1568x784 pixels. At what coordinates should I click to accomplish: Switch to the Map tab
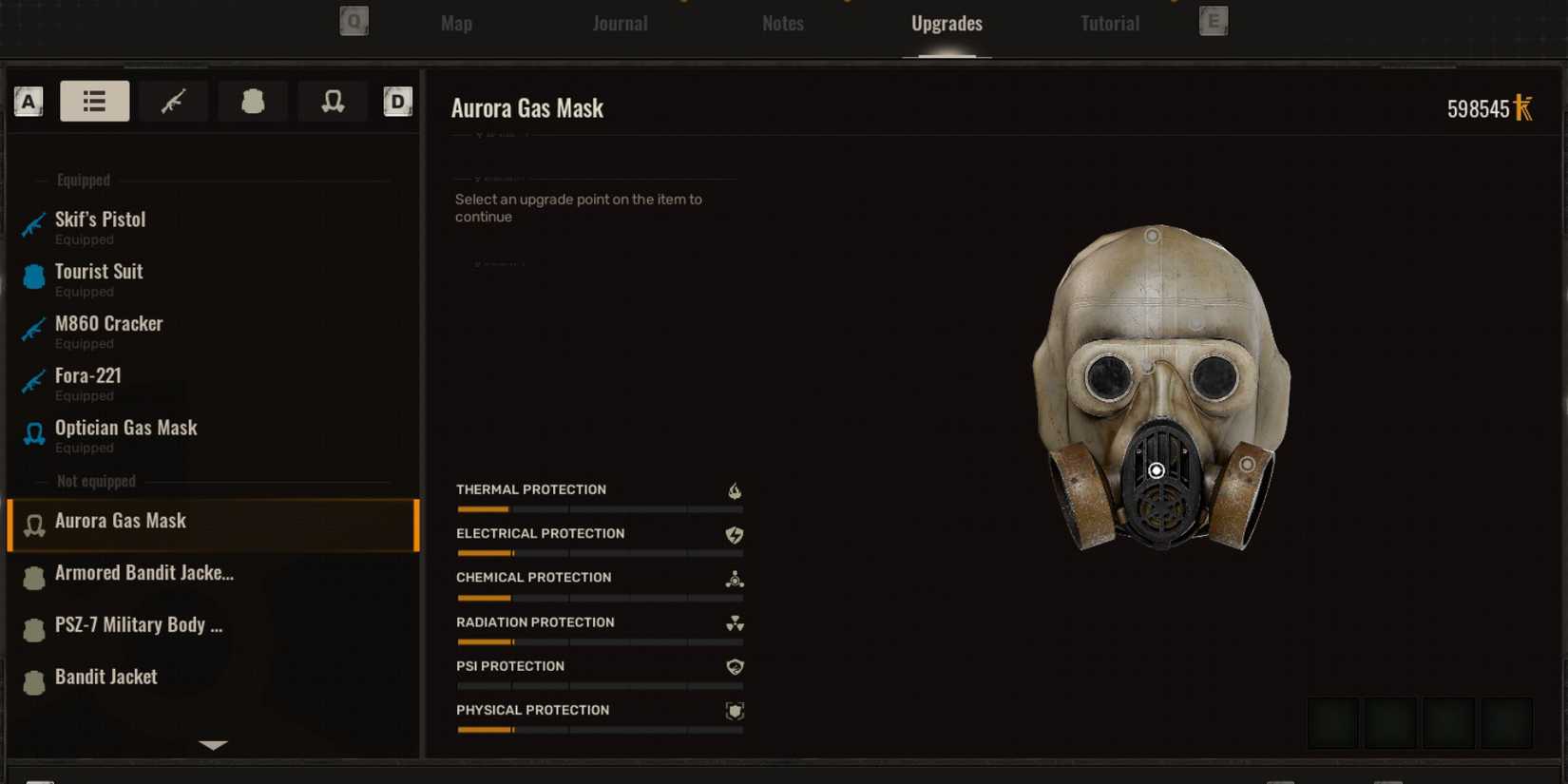pos(455,23)
